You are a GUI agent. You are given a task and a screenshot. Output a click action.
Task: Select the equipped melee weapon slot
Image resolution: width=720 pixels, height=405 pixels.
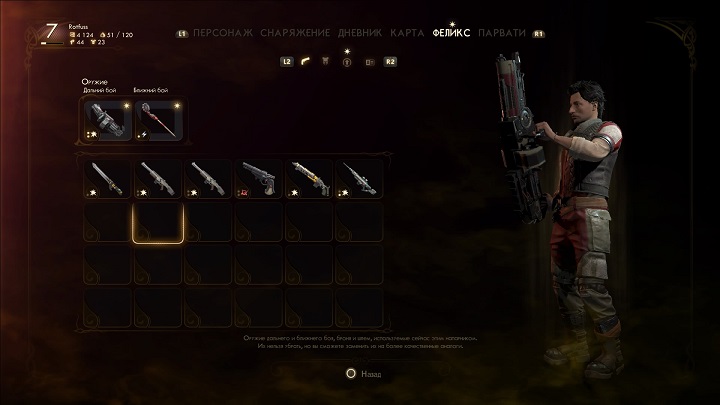click(x=157, y=119)
